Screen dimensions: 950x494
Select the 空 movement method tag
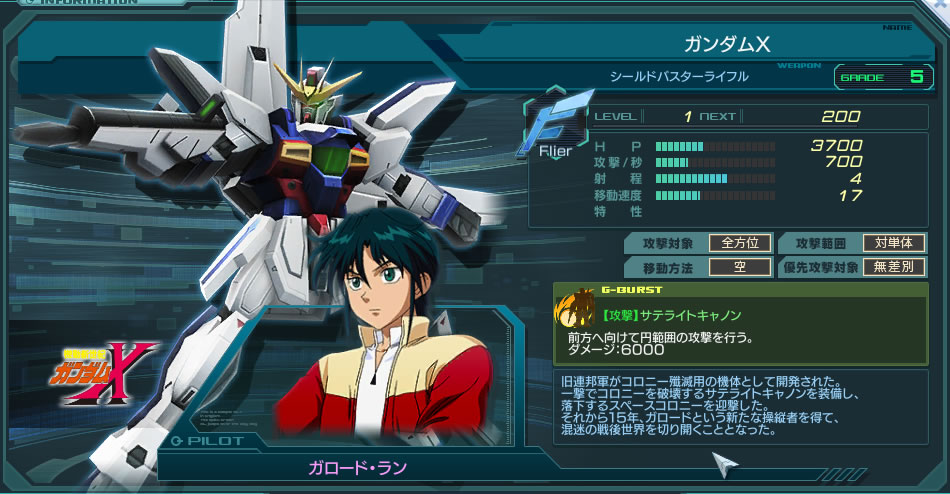pos(741,267)
